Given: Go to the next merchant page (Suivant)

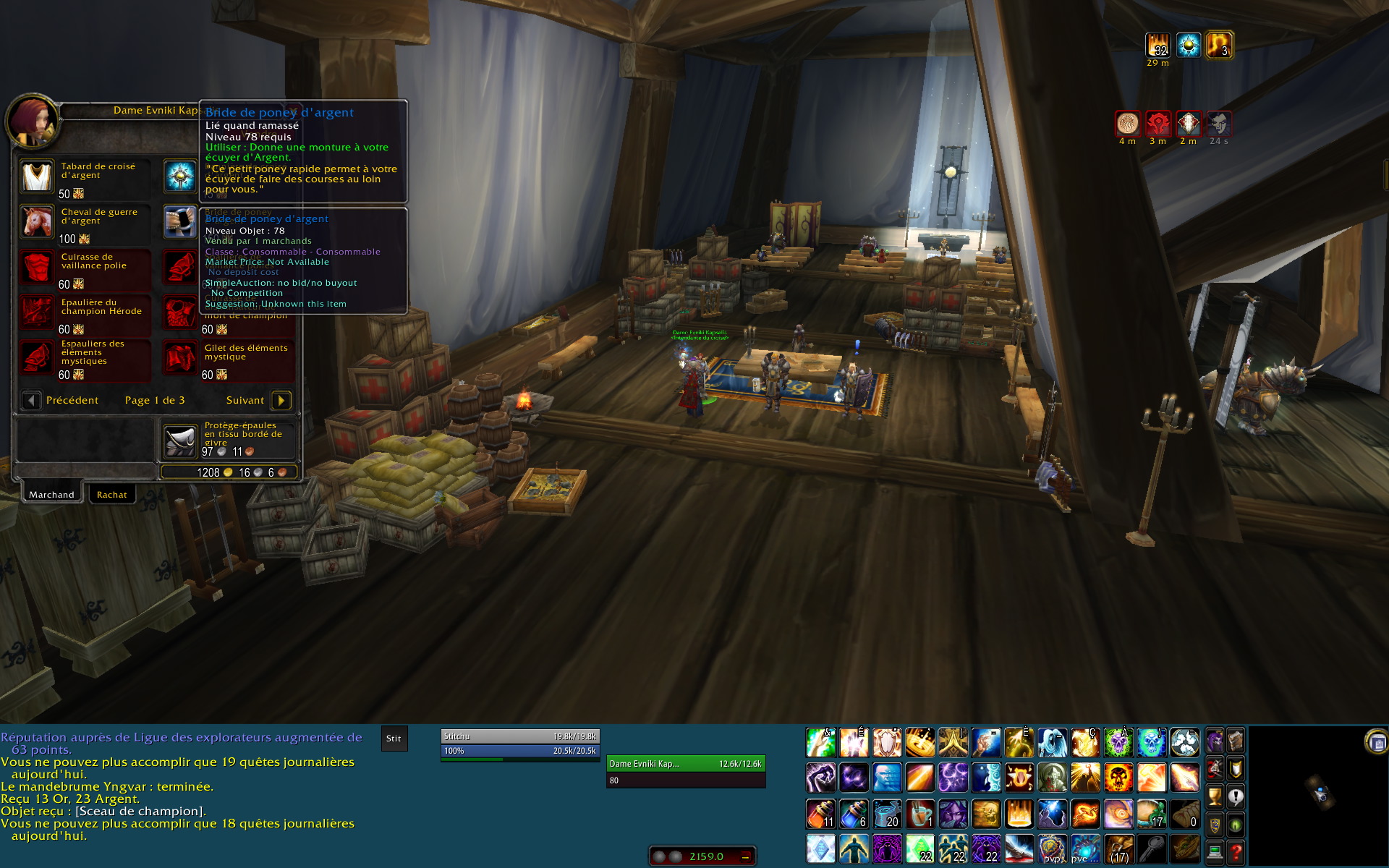Looking at the screenshot, I should [281, 400].
